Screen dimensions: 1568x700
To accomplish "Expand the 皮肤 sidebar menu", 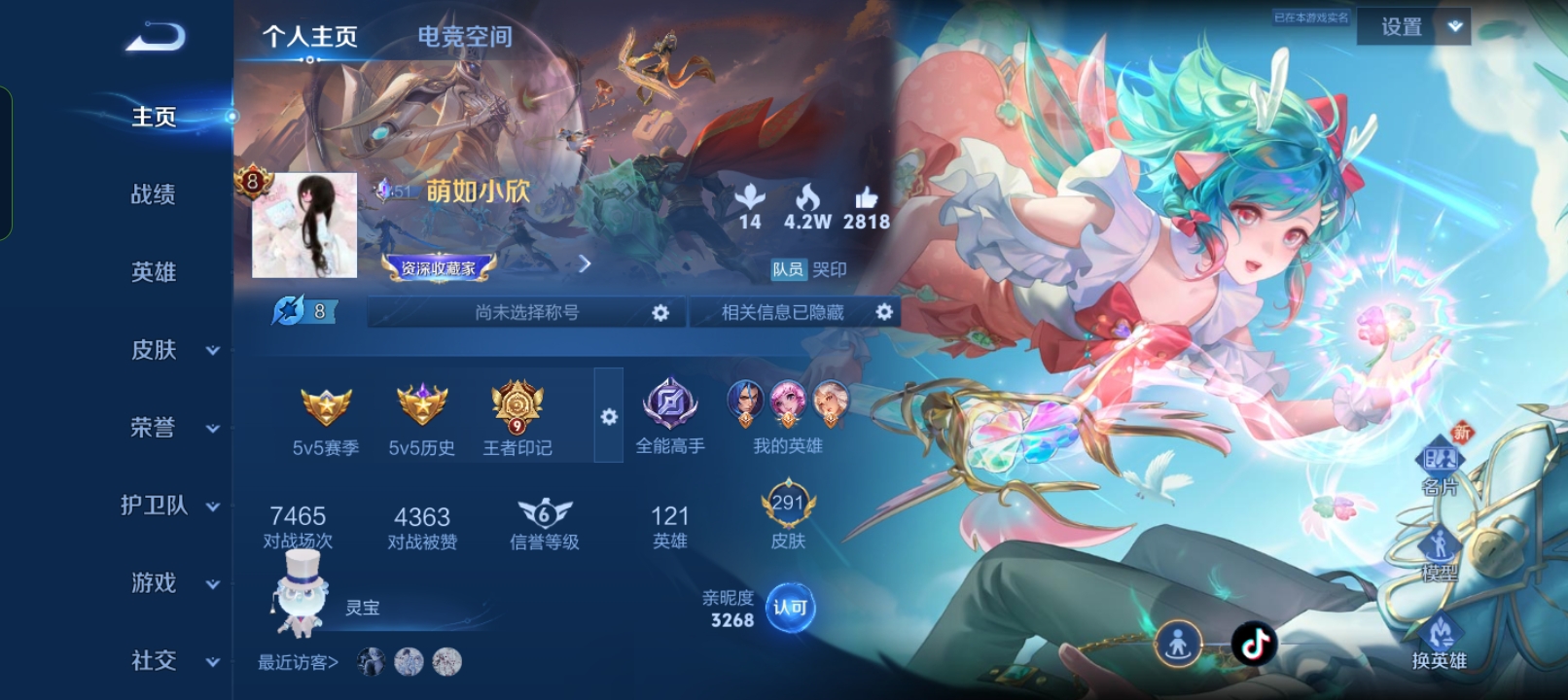I will click(173, 350).
